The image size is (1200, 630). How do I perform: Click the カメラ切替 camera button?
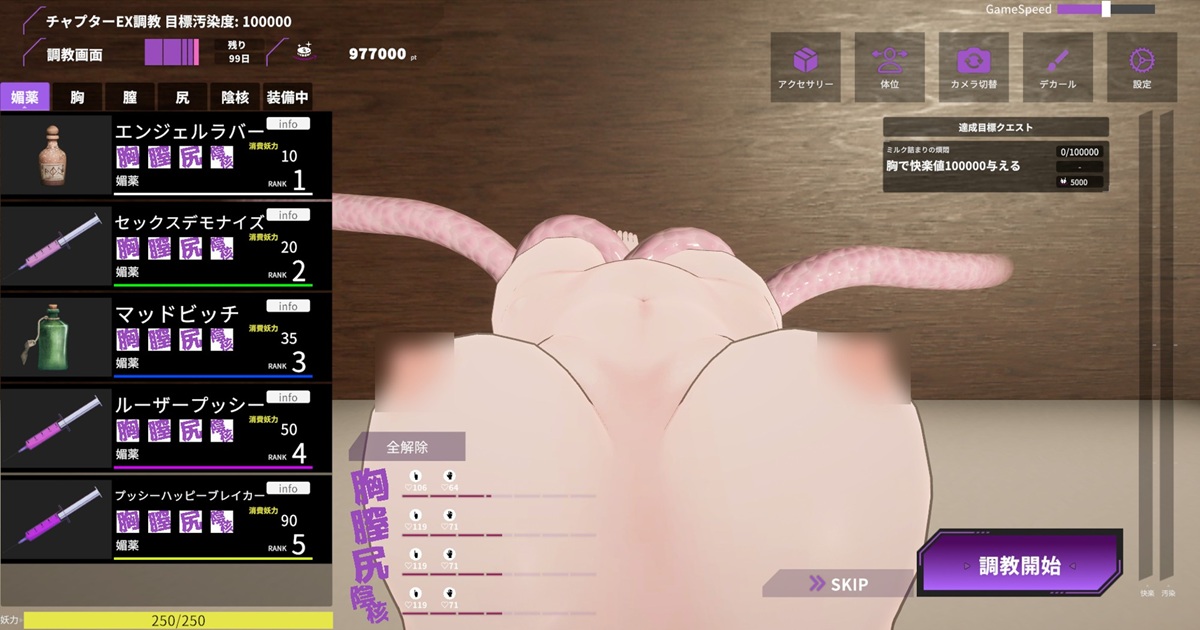pyautogui.click(x=973, y=67)
